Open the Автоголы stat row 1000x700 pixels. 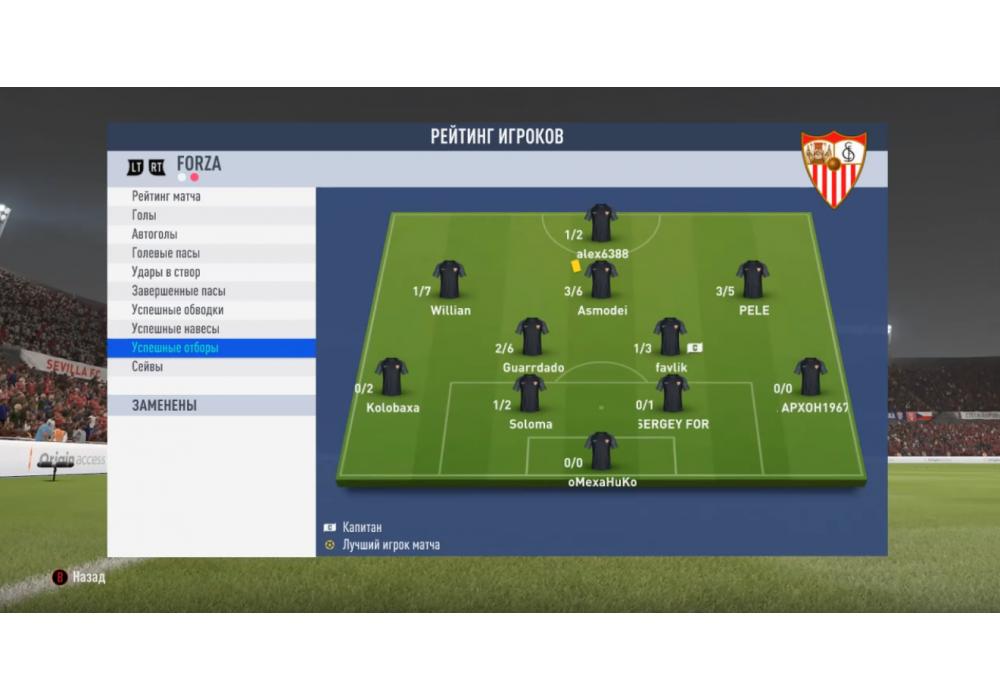154,234
